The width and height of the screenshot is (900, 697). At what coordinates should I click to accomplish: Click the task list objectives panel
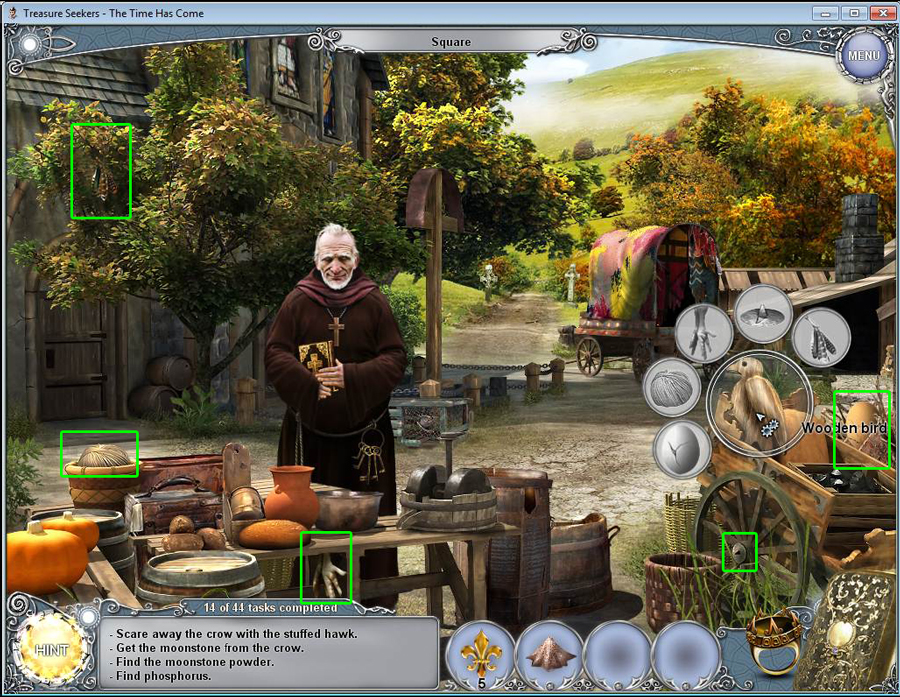(272, 654)
